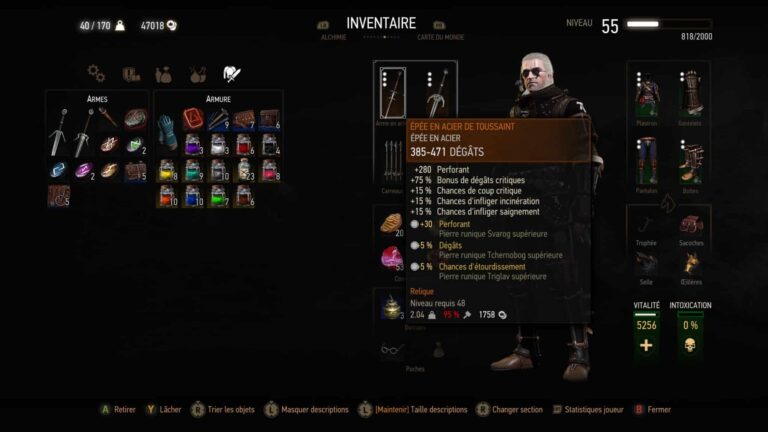Switch to the gears inventory tab

(96, 73)
